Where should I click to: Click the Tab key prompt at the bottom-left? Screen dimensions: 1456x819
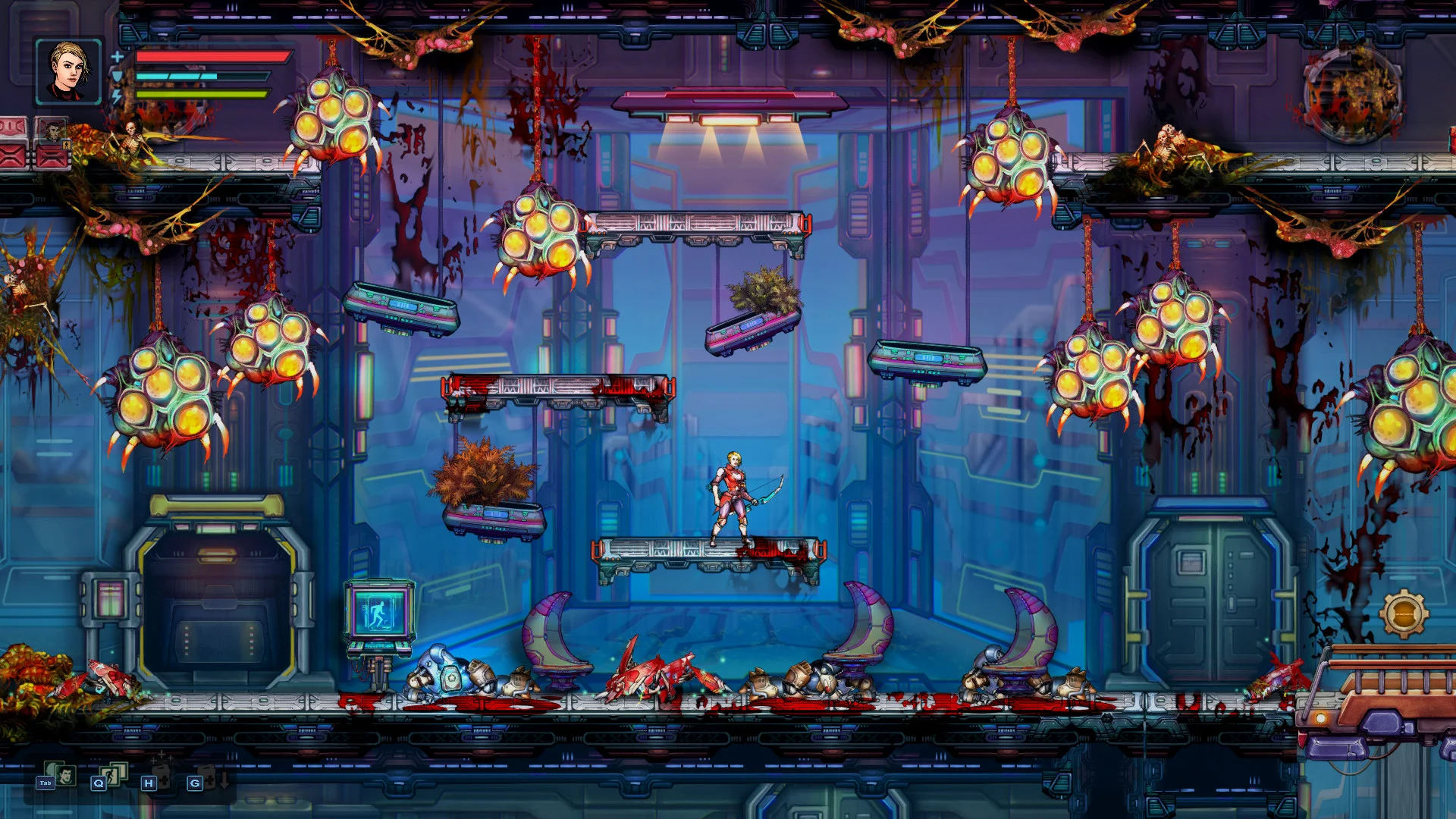(x=45, y=783)
